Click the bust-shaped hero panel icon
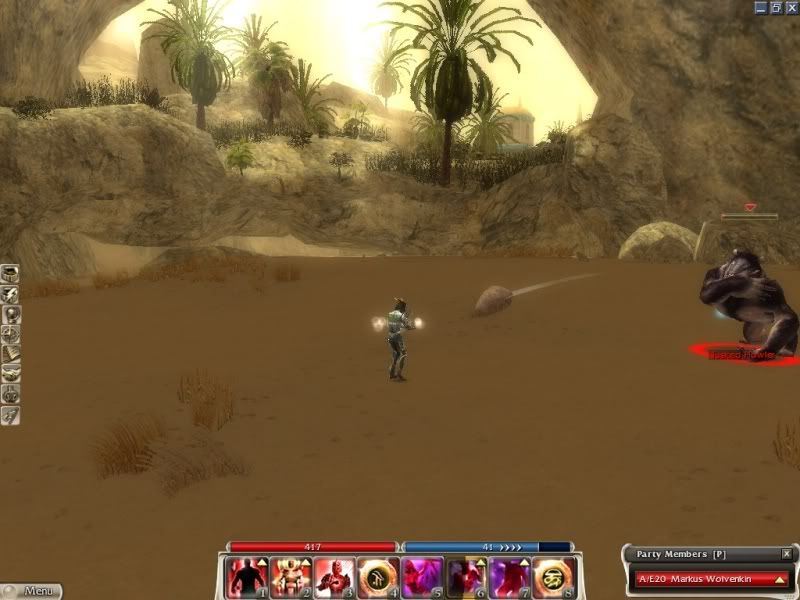 pyautogui.click(x=10, y=313)
